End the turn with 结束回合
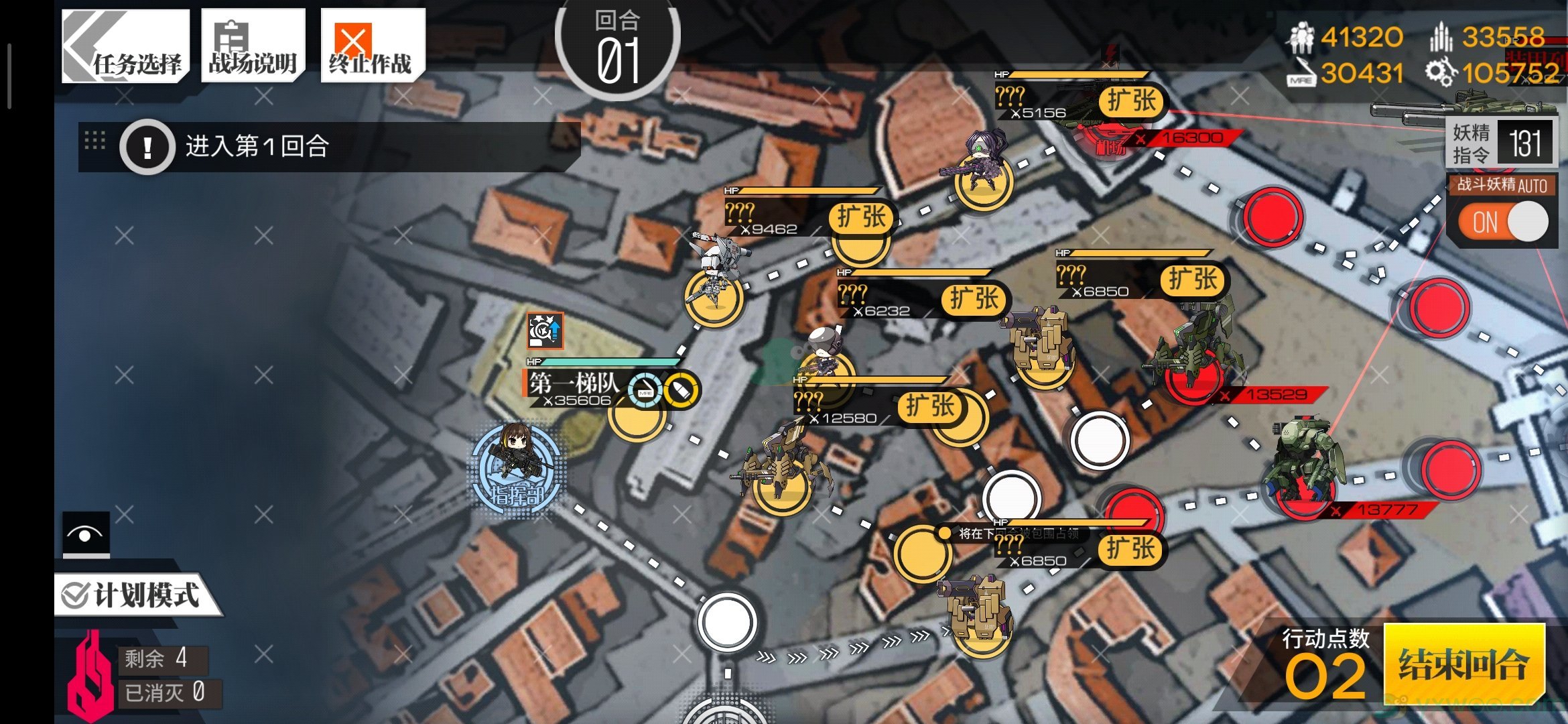1568x724 pixels. click(x=1463, y=664)
